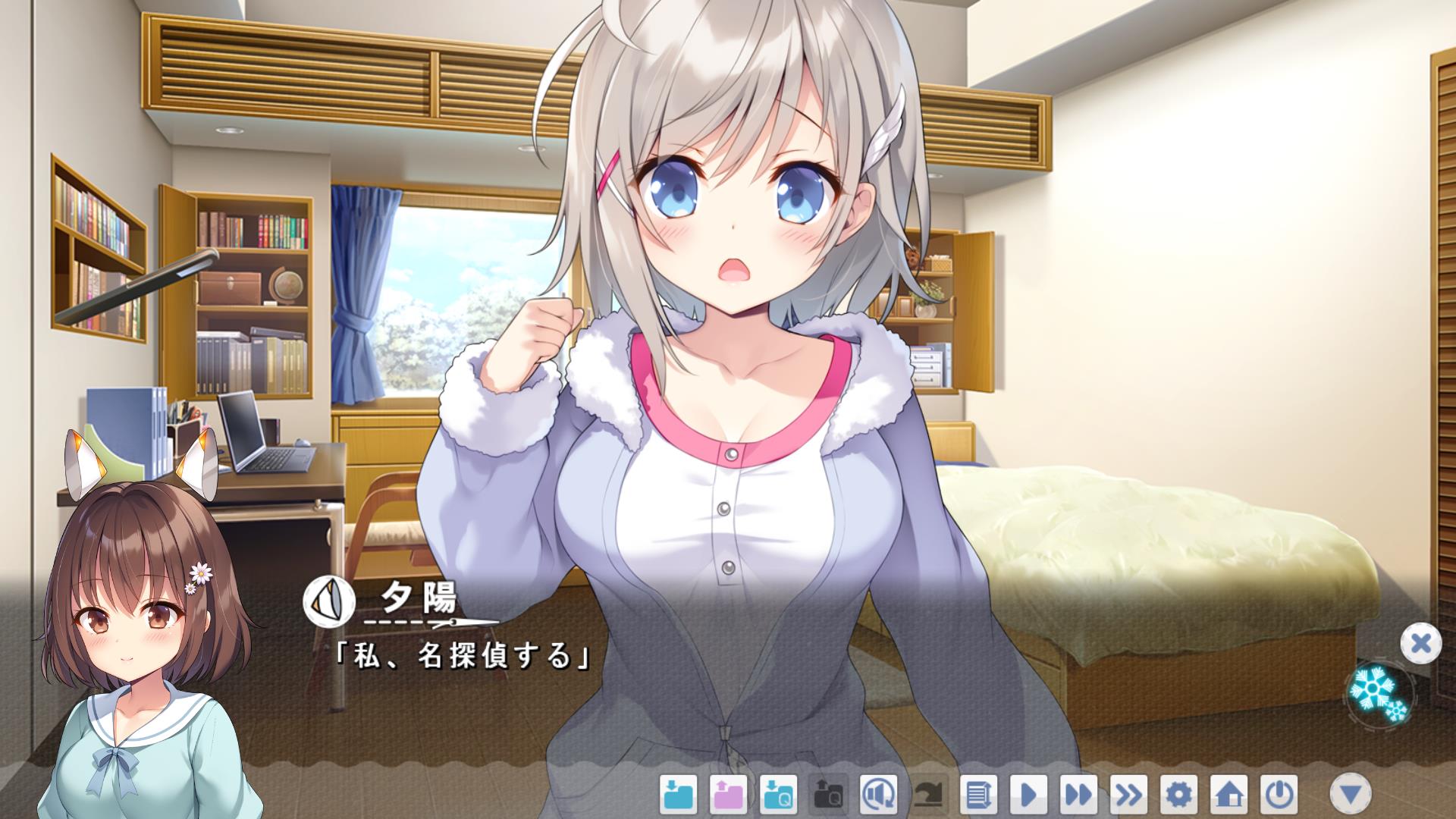Click the quick save folder icon
Screen dimensions: 1456x819
[x=779, y=795]
